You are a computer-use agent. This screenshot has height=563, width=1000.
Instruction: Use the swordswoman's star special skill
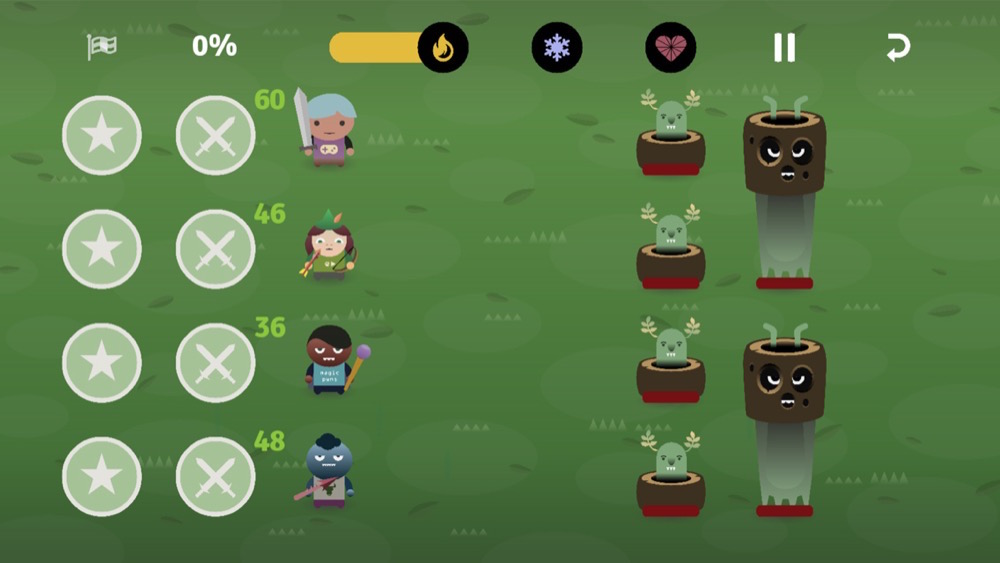pyautogui.click(x=102, y=135)
